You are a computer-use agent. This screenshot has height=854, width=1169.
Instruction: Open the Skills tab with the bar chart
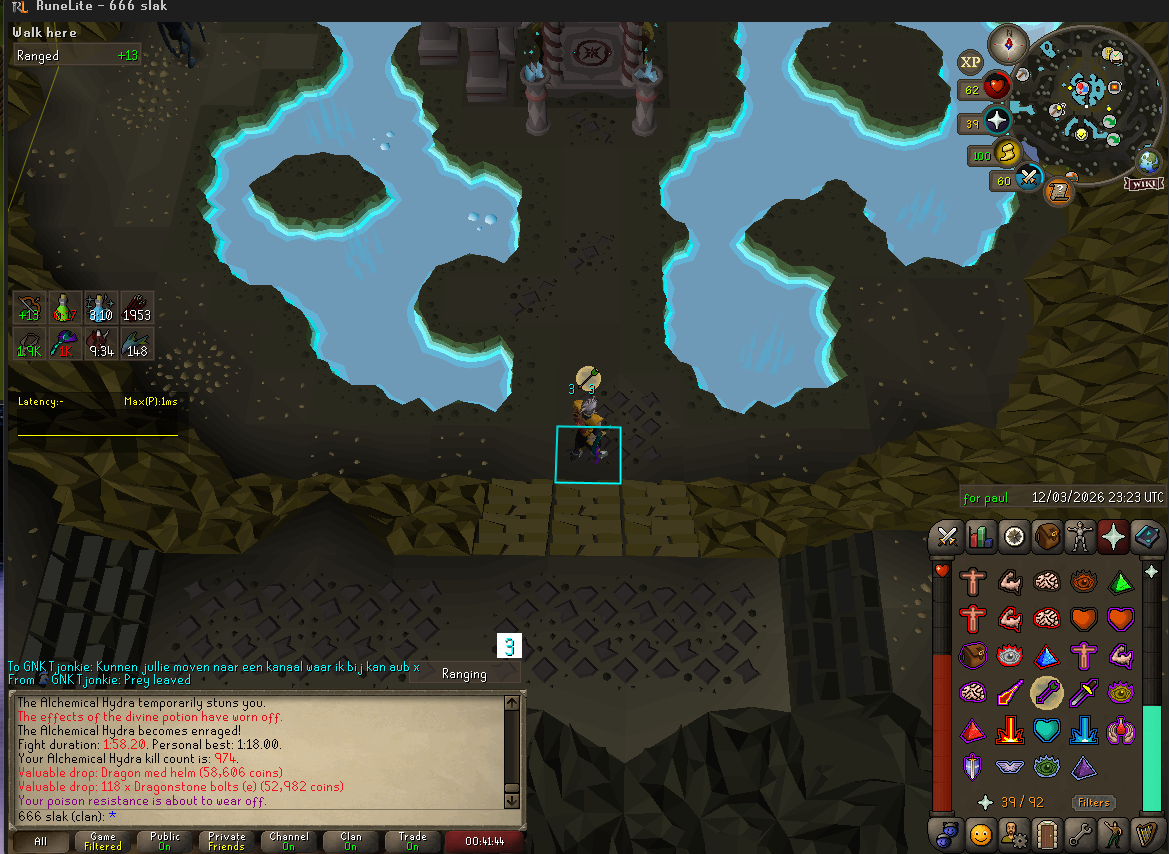980,537
